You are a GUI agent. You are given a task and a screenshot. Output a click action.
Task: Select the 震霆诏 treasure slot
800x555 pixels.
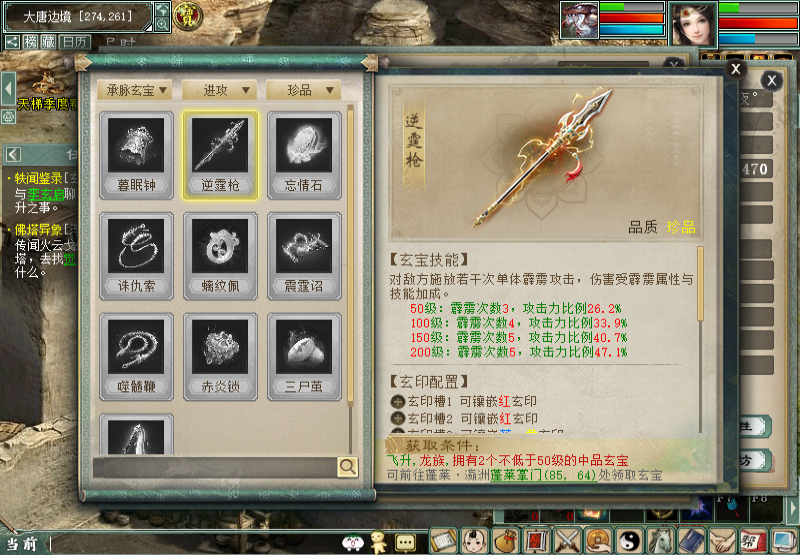pyautogui.click(x=303, y=254)
